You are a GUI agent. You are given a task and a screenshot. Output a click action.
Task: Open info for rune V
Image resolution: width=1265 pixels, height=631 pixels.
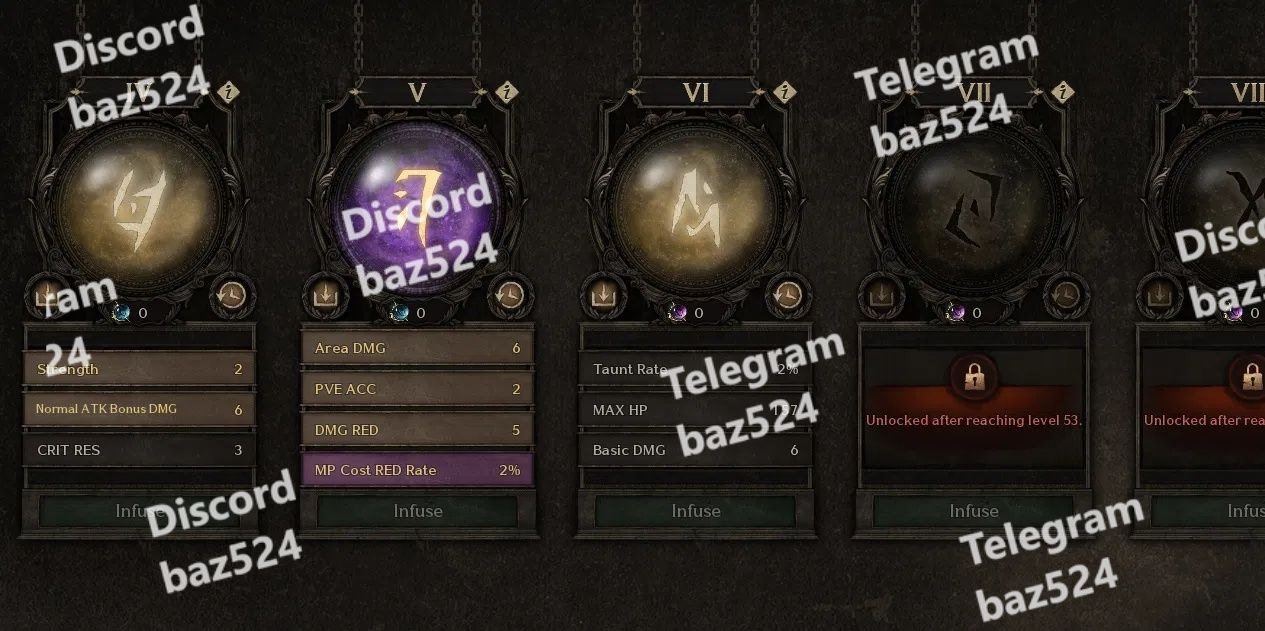[508, 93]
